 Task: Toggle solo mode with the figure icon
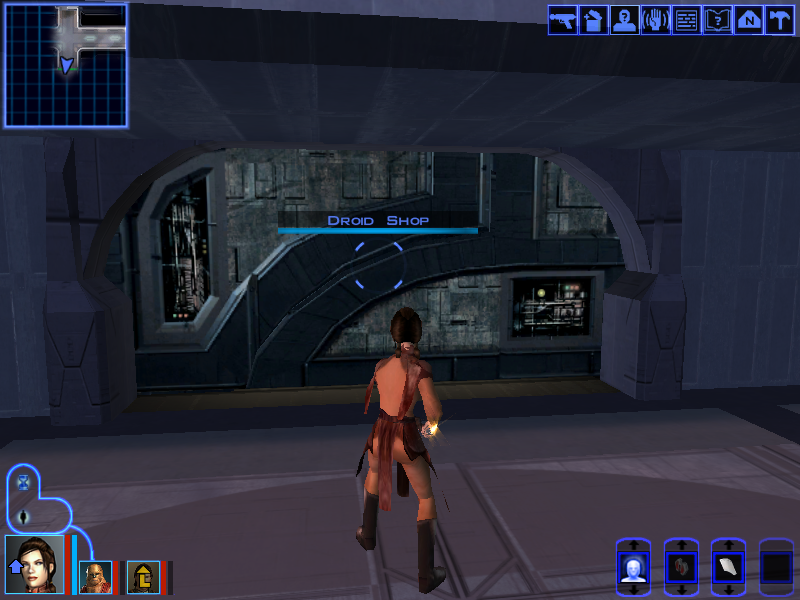(24, 516)
